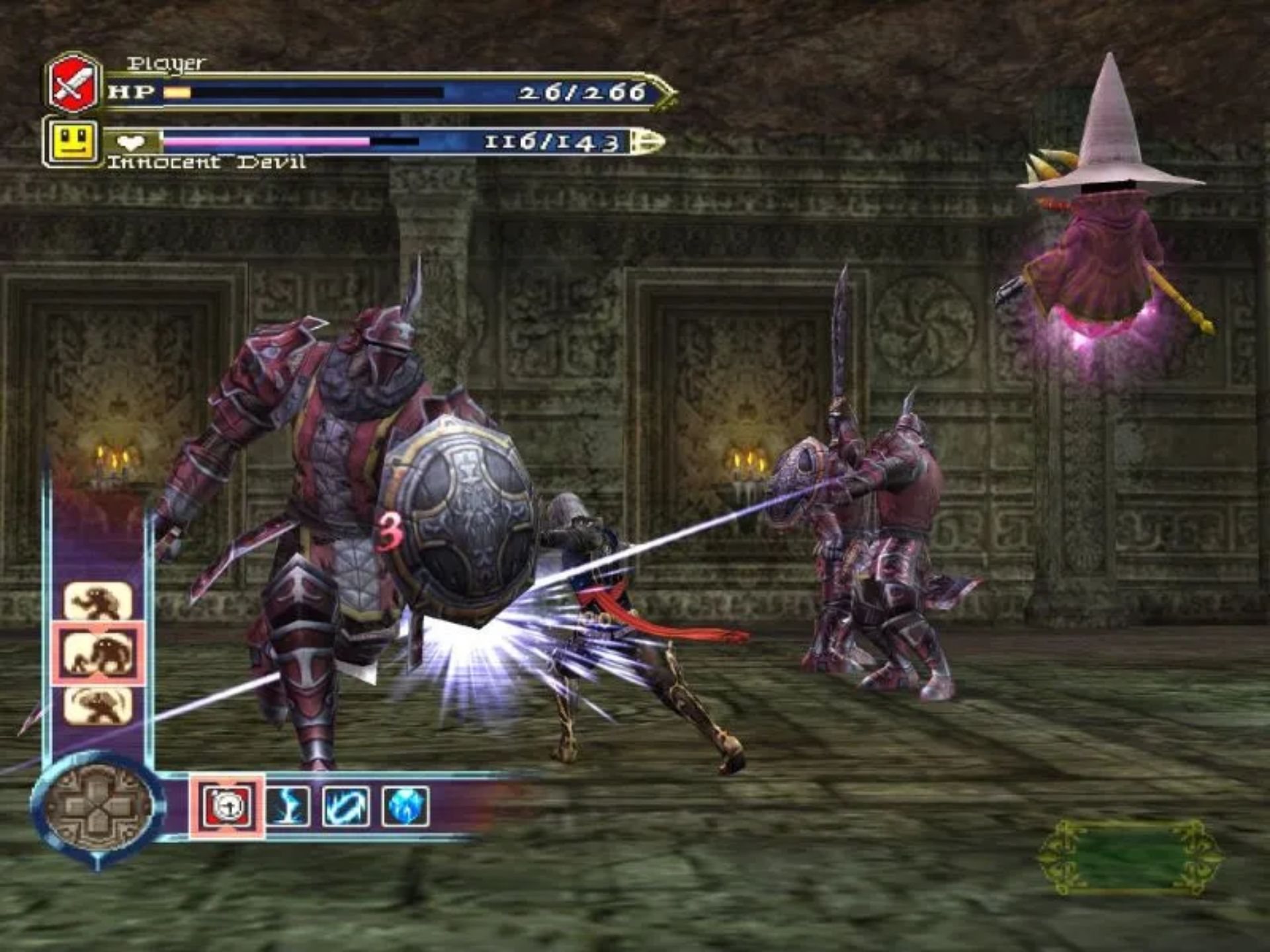This screenshot has height=952, width=1270.
Task: Open the yellow smiley Innocent Devil icon
Action: (71, 141)
